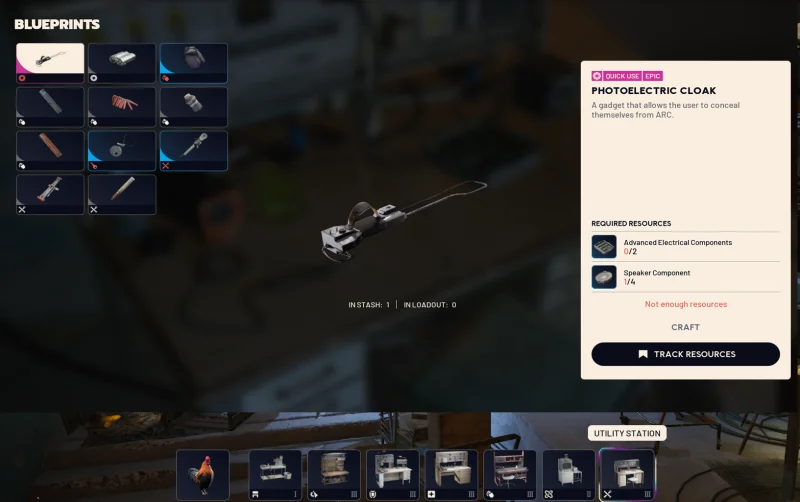Viewport: 800px width, 502px height.
Task: Track resources for Photoelectric Cloak
Action: click(685, 354)
